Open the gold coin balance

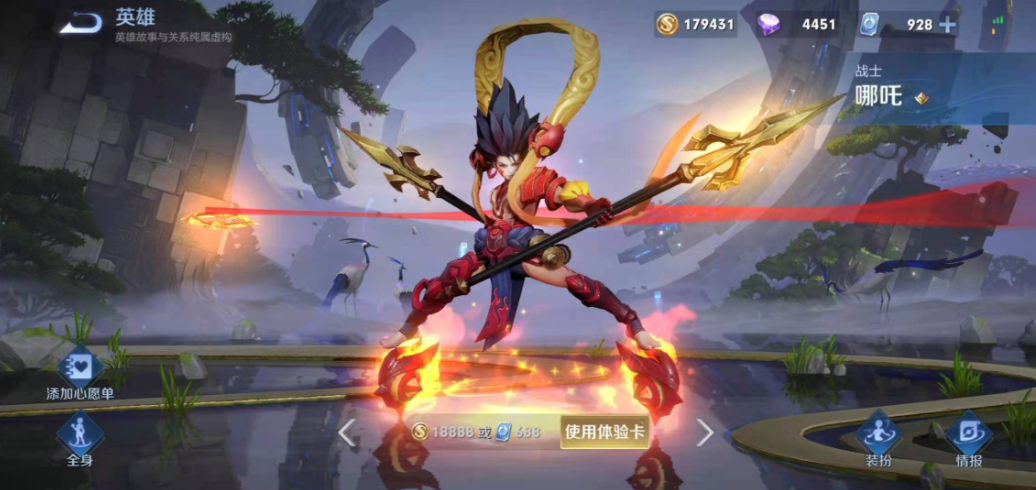click(x=696, y=25)
